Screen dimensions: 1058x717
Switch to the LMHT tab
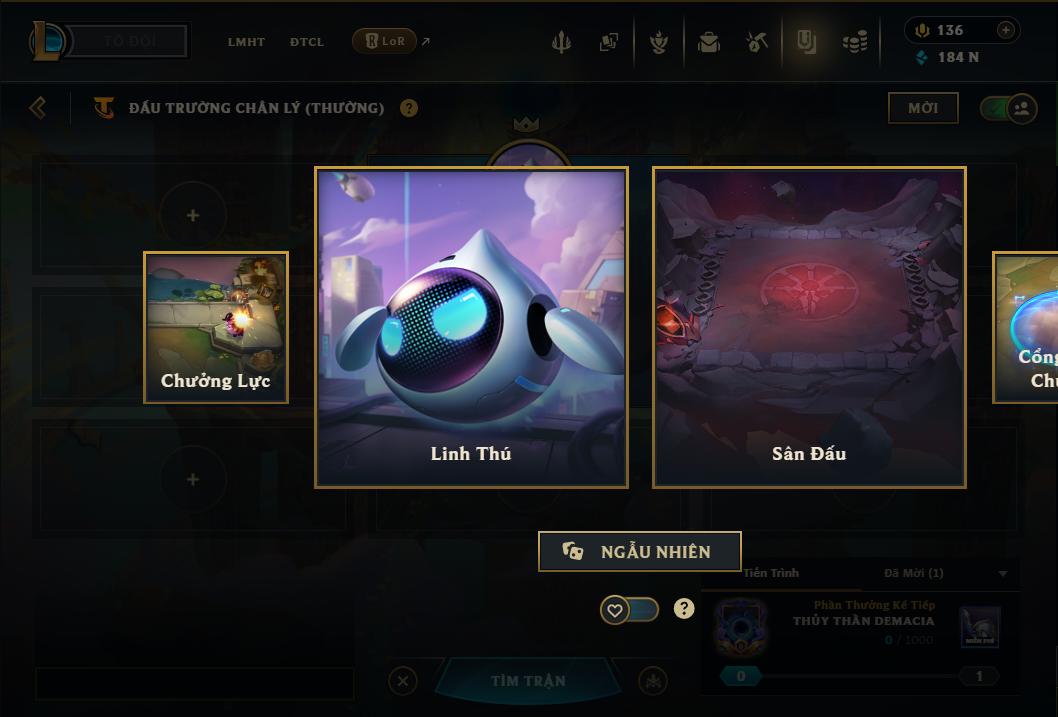coord(246,42)
